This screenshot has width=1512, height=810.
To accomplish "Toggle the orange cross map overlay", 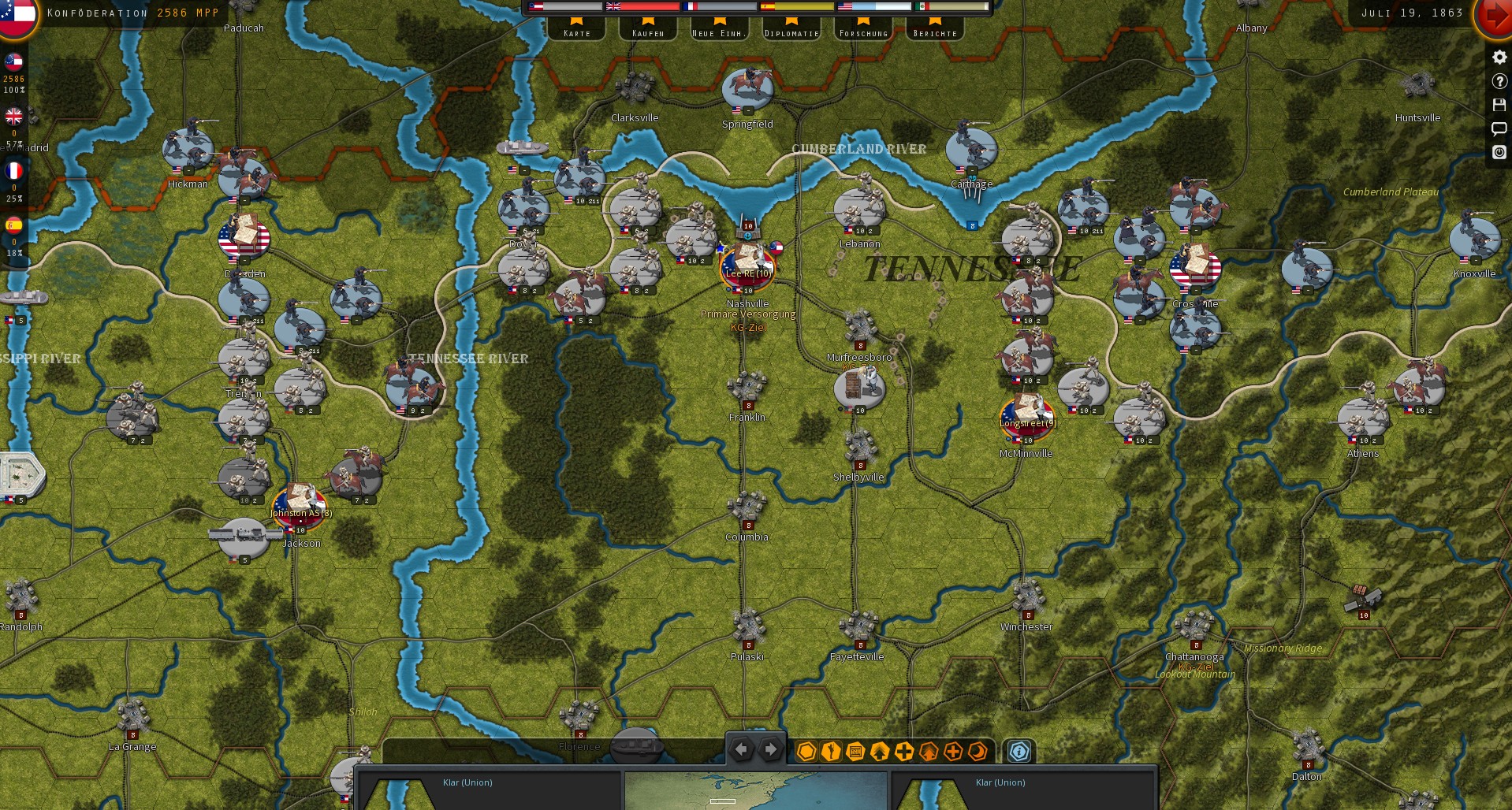I will pos(953,752).
